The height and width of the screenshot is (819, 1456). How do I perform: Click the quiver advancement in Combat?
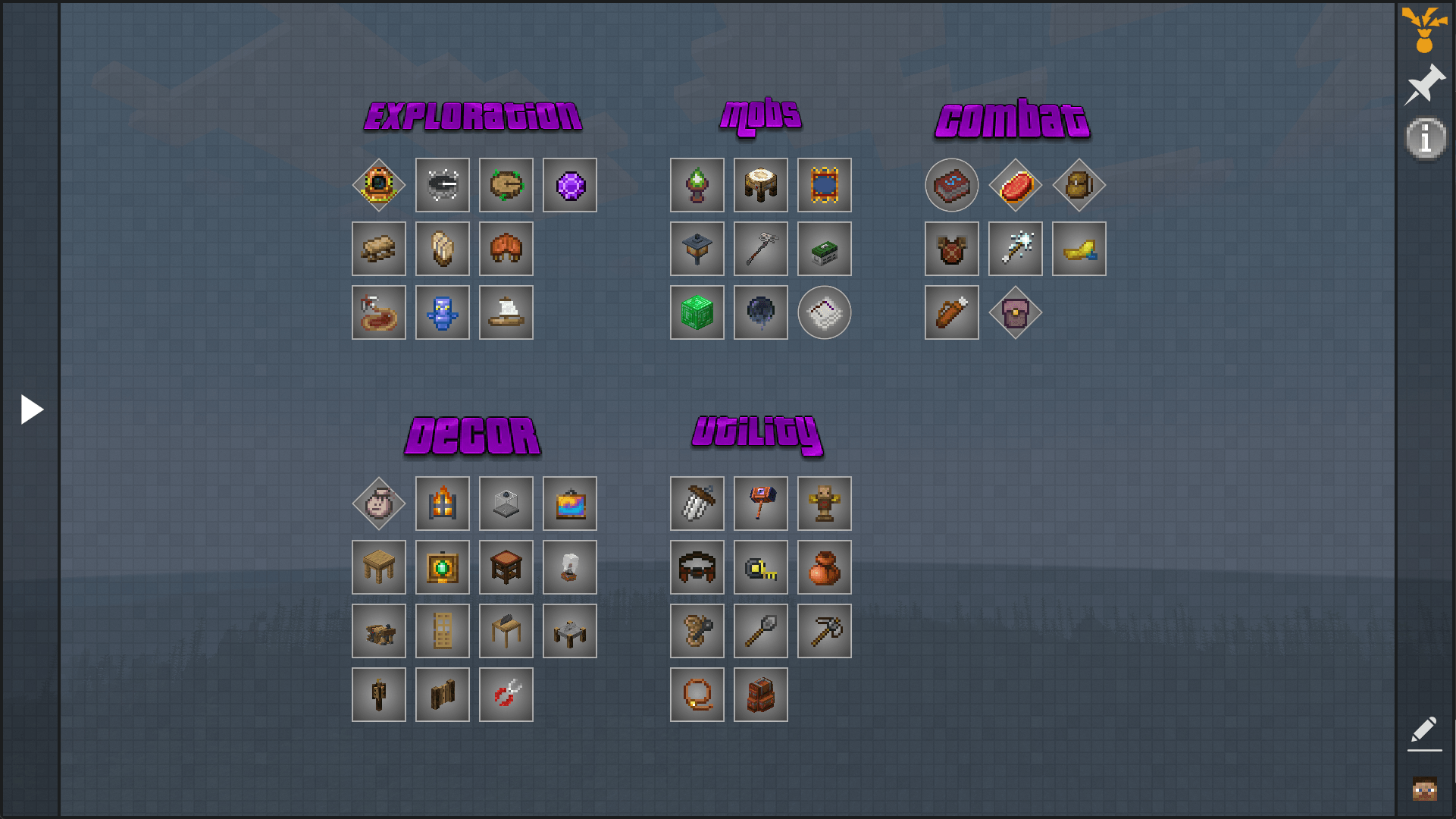[x=951, y=312]
